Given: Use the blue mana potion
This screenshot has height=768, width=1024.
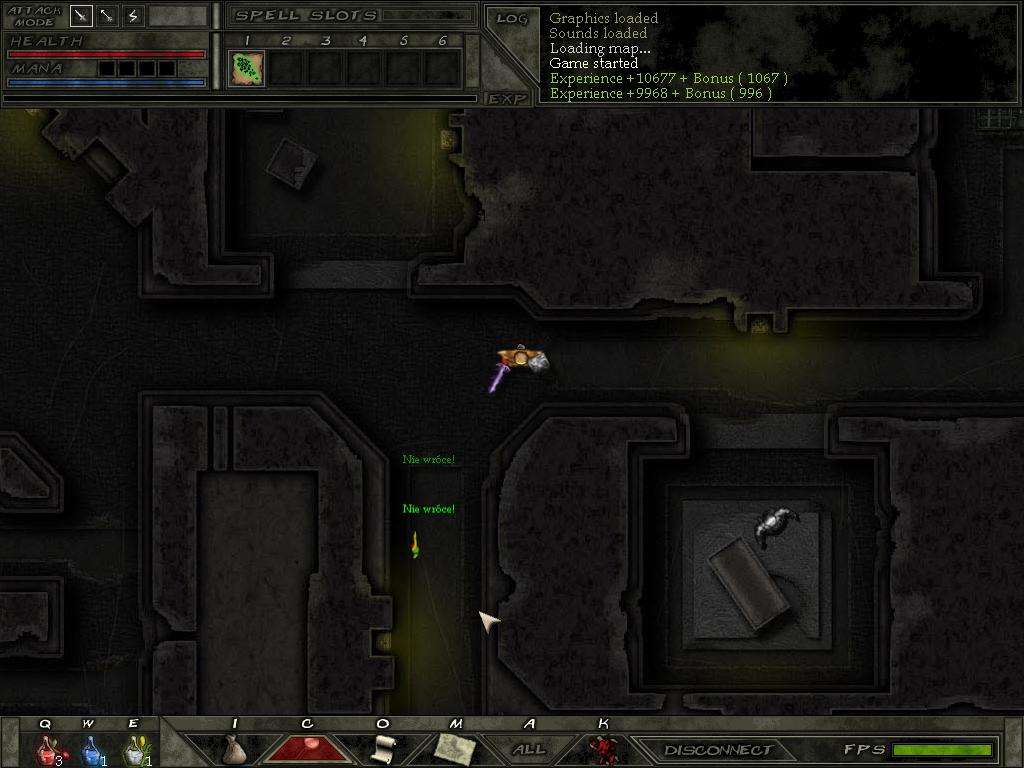Looking at the screenshot, I should tap(91, 749).
